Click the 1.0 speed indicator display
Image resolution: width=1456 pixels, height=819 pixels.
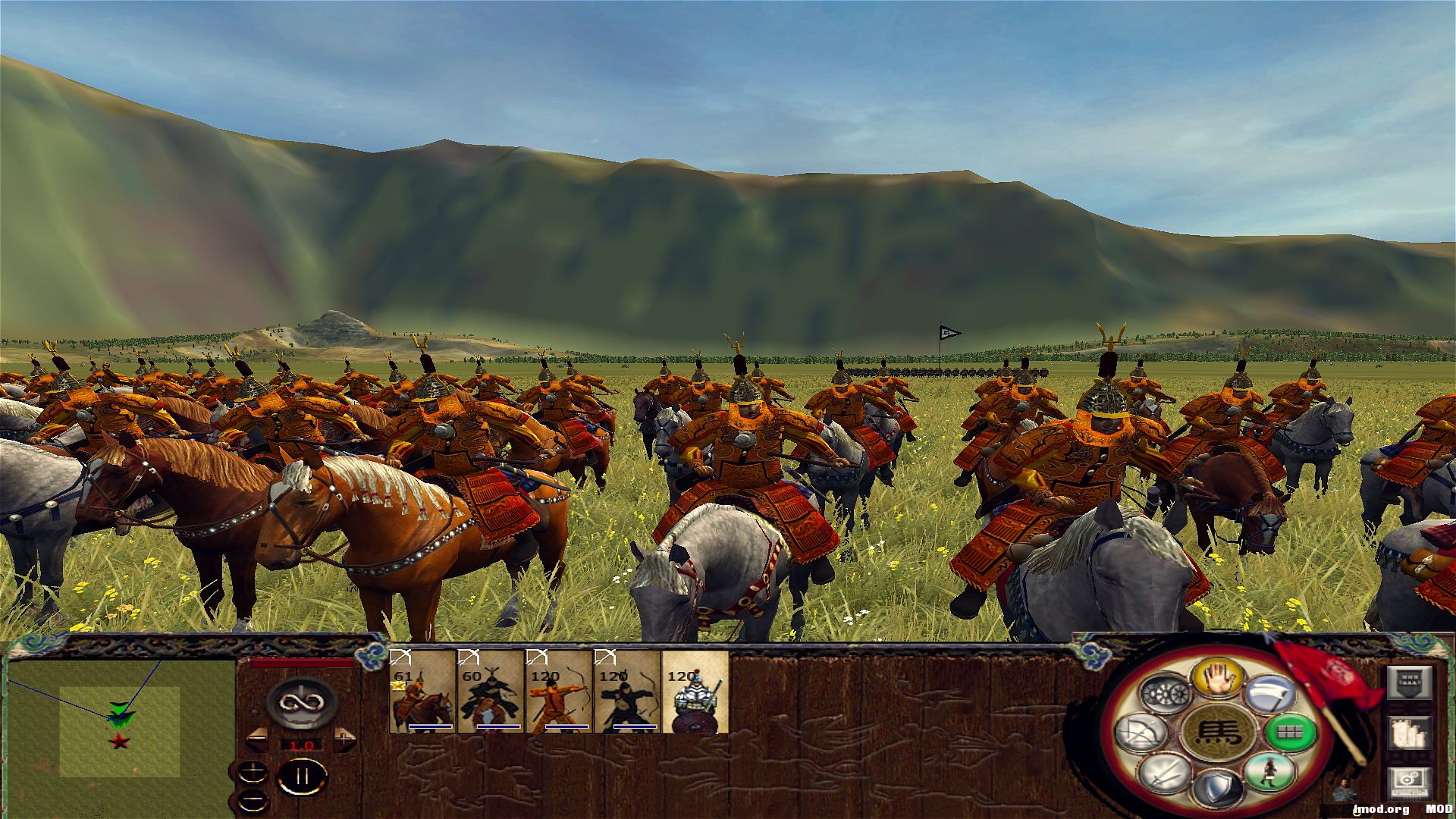click(x=301, y=746)
